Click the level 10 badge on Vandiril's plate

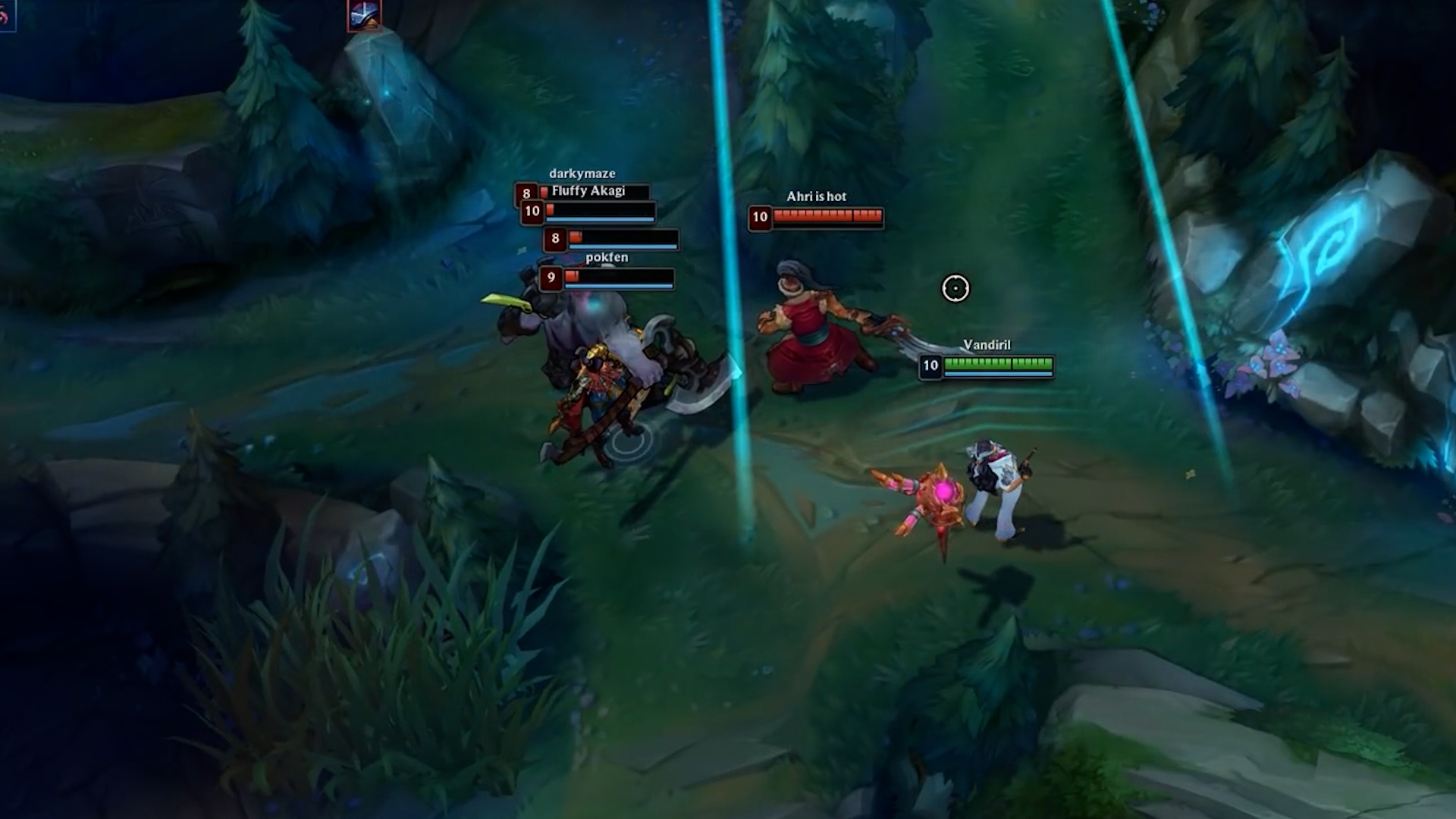click(930, 367)
